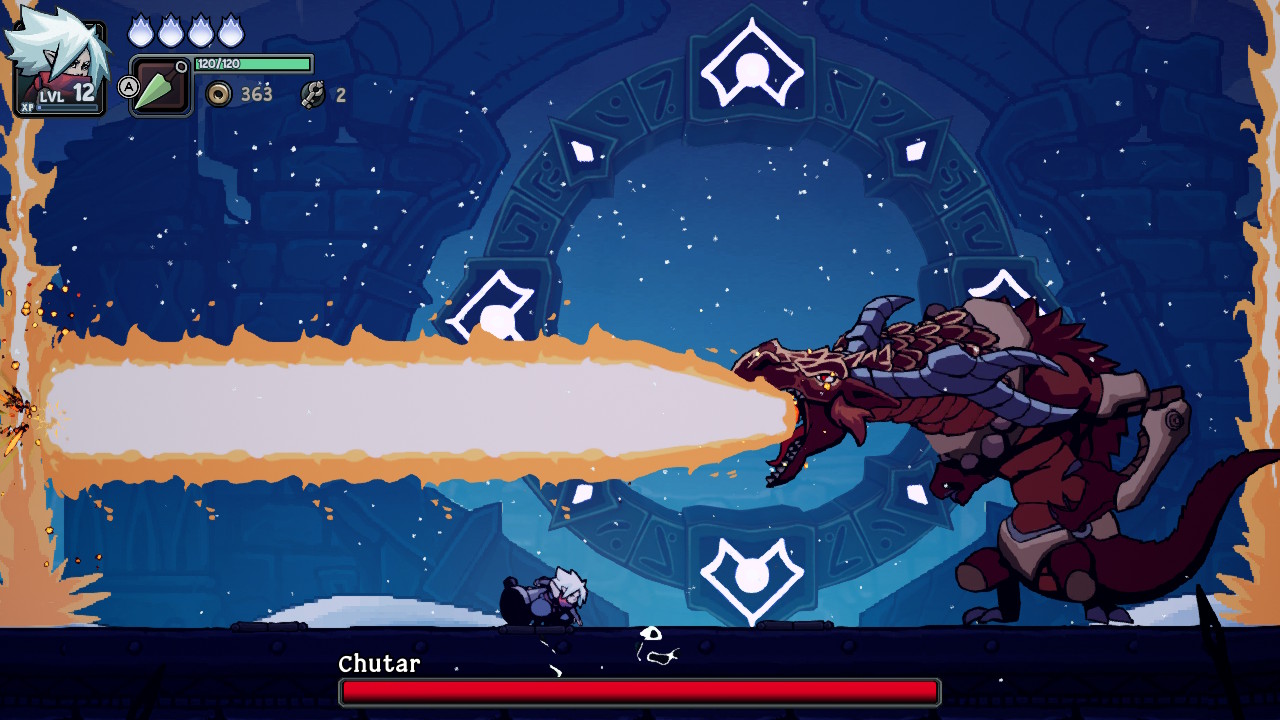Image resolution: width=1280 pixels, height=720 pixels.
Task: Click the 363 coin count text
Action: 257,94
